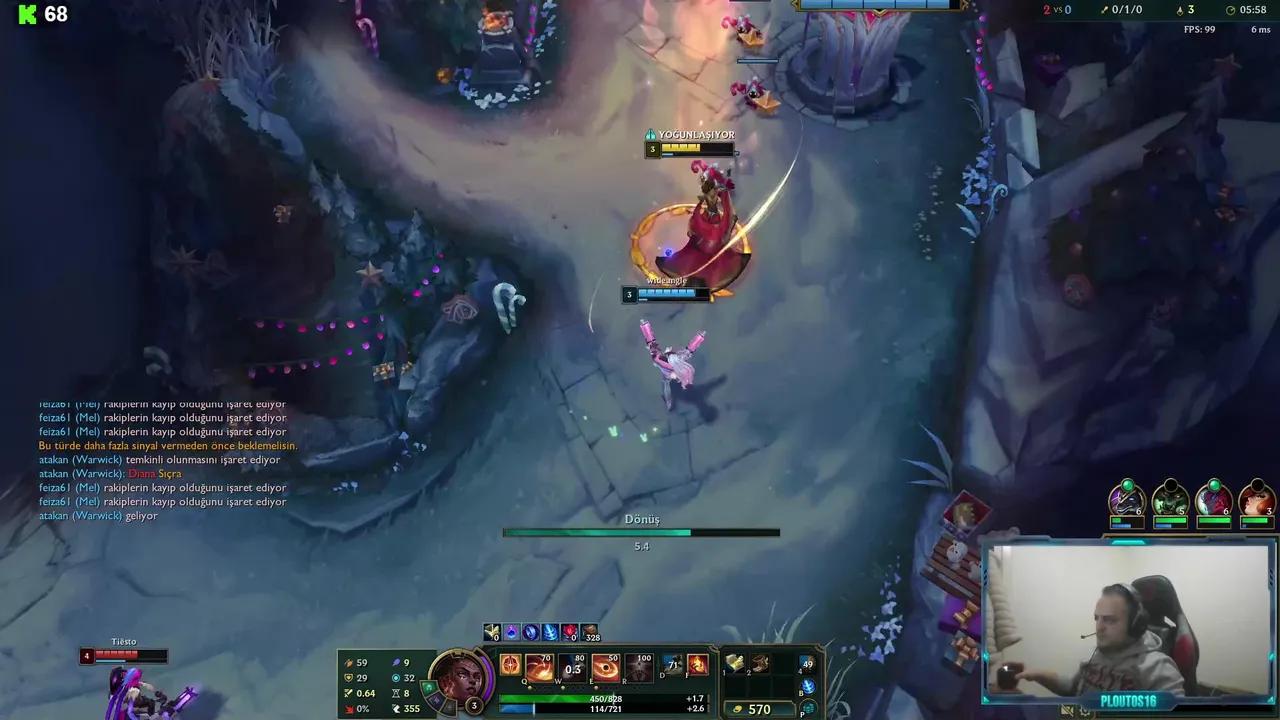Click the Ignite summoner spell icon
Image resolution: width=1280 pixels, height=720 pixels.
click(698, 665)
